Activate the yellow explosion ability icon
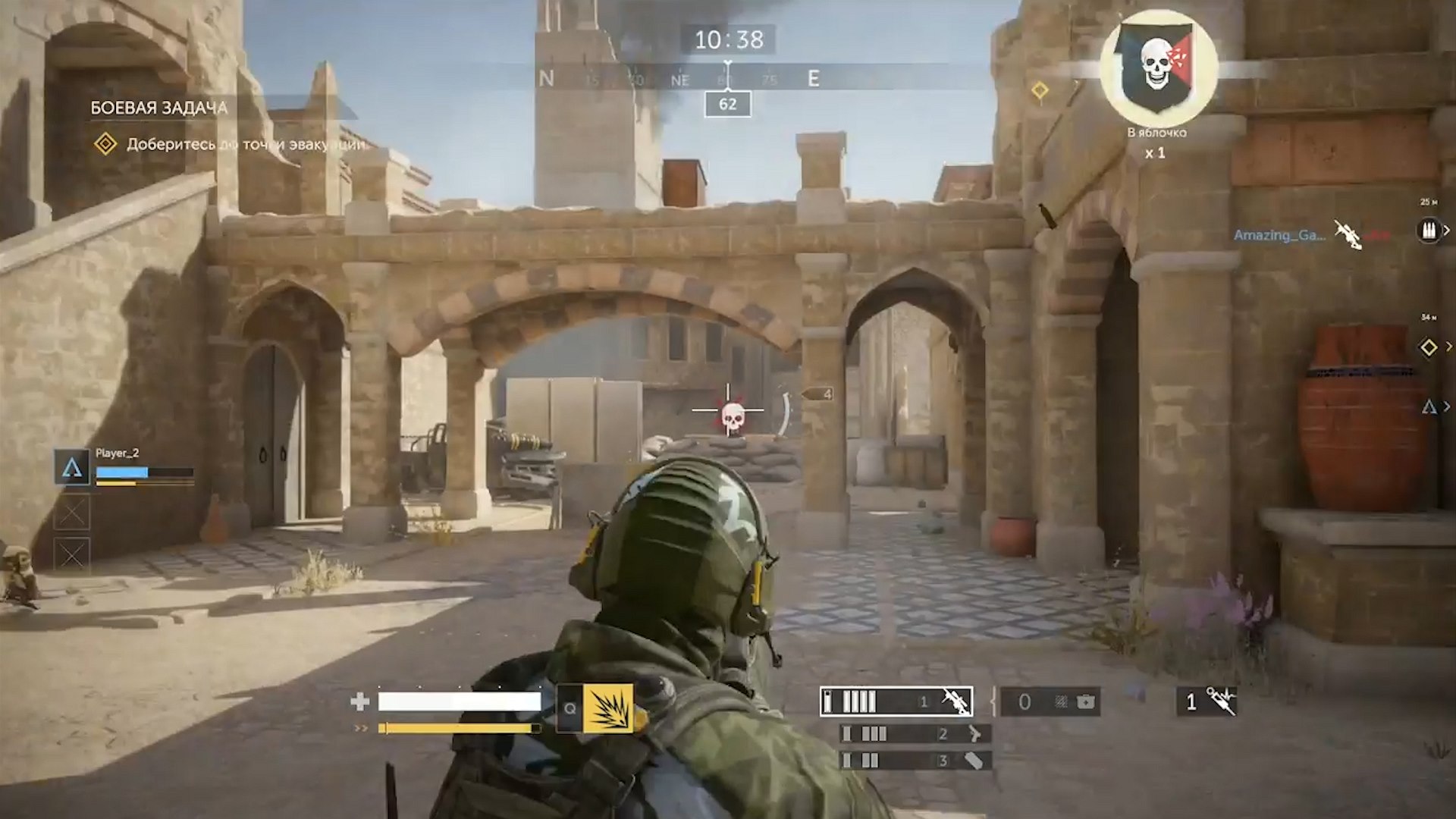 point(607,708)
